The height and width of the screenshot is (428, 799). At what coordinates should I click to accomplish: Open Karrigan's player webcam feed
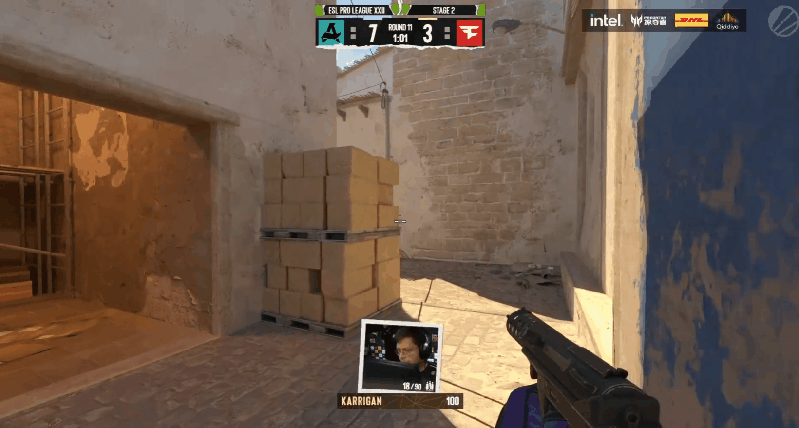coord(400,356)
